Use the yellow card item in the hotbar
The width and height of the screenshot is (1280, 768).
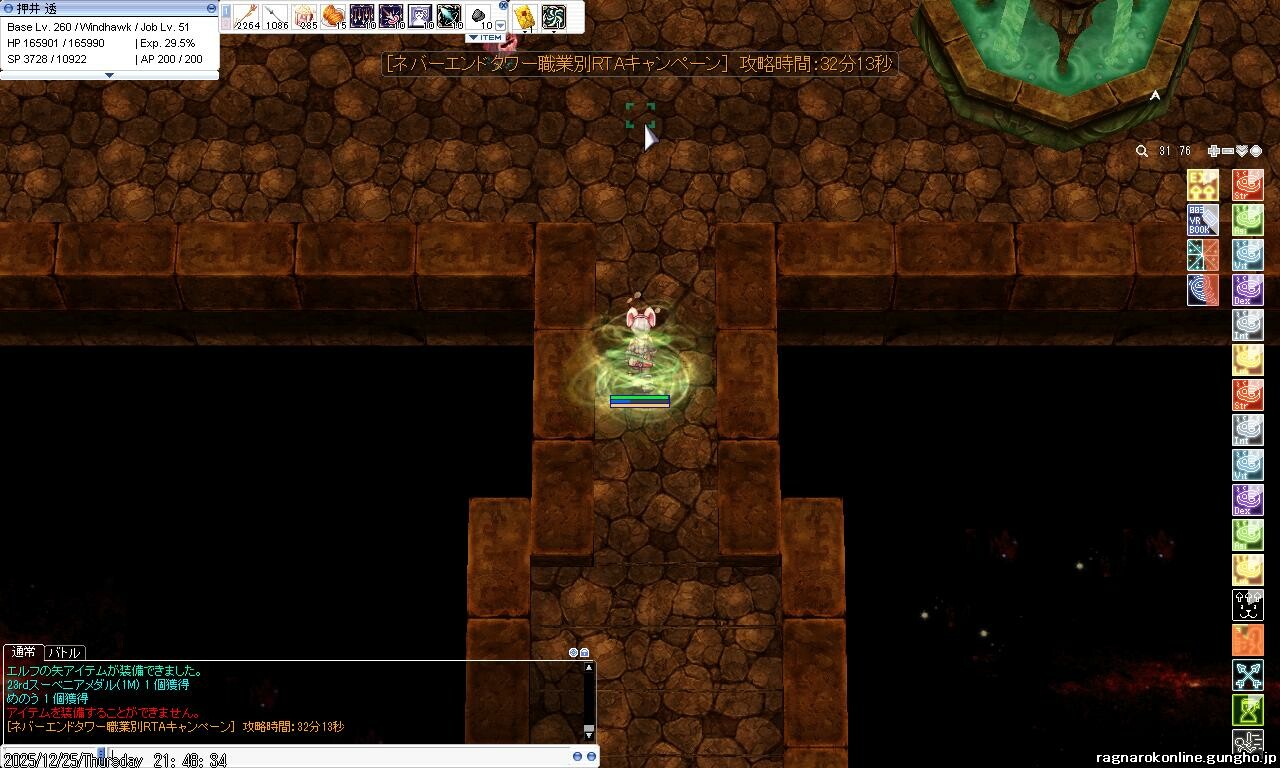coord(525,17)
